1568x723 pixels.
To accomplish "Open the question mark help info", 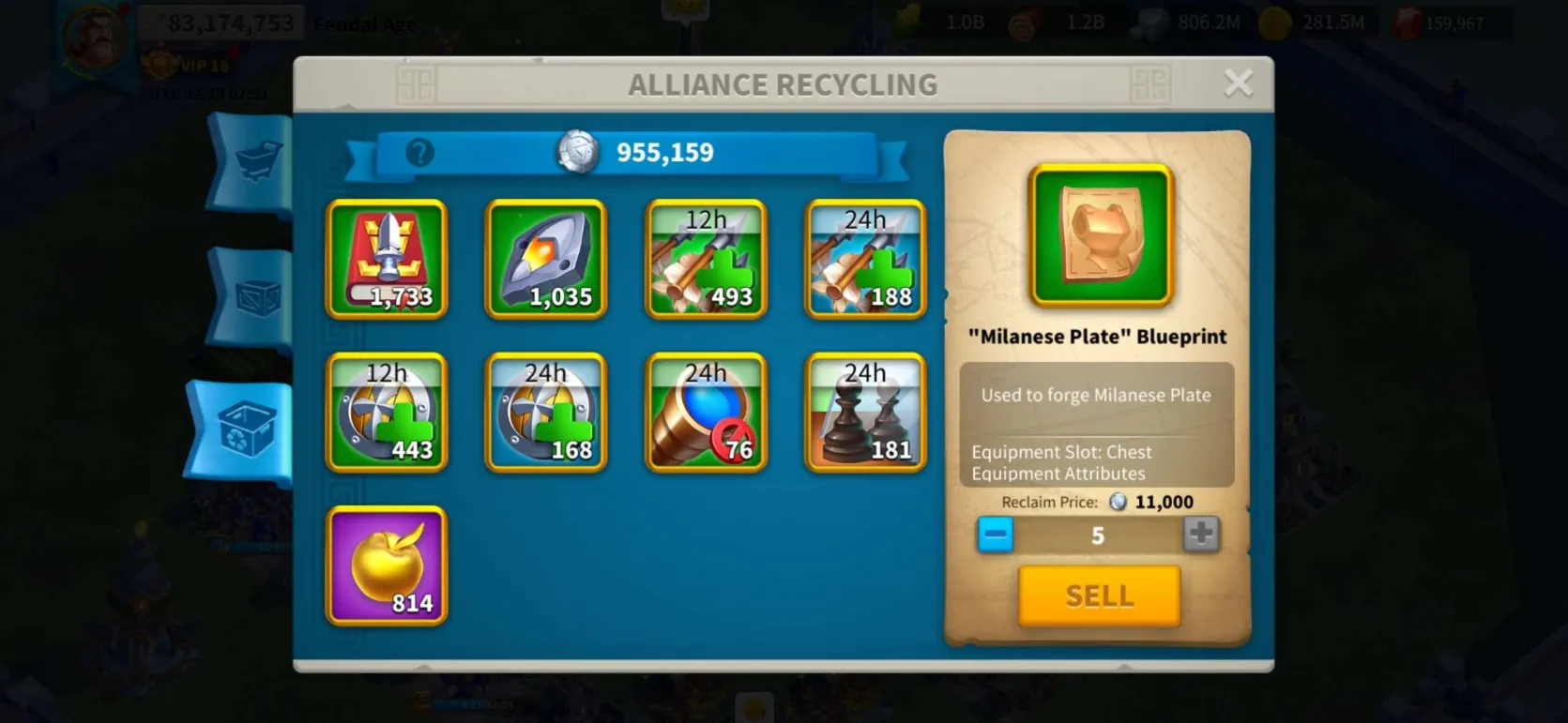I will point(419,153).
